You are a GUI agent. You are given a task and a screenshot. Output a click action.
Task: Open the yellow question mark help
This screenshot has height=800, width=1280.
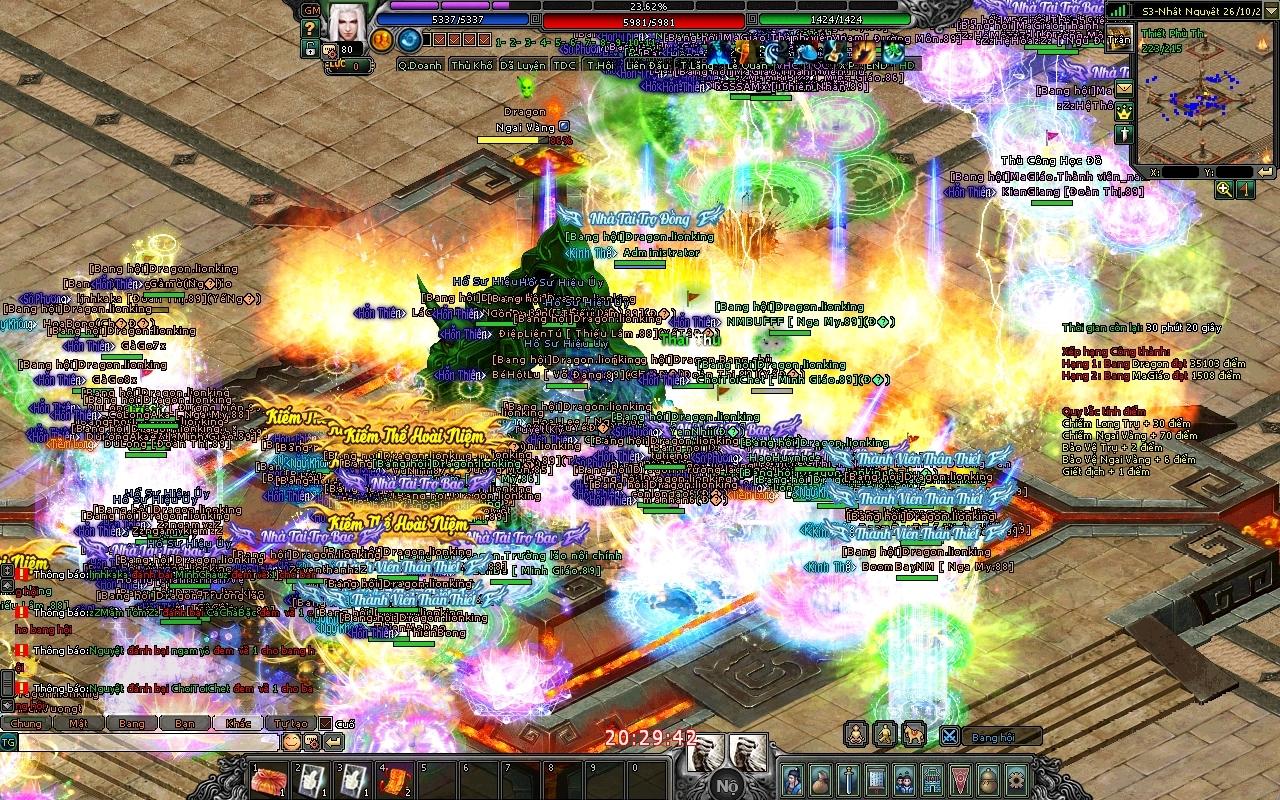coord(311,28)
